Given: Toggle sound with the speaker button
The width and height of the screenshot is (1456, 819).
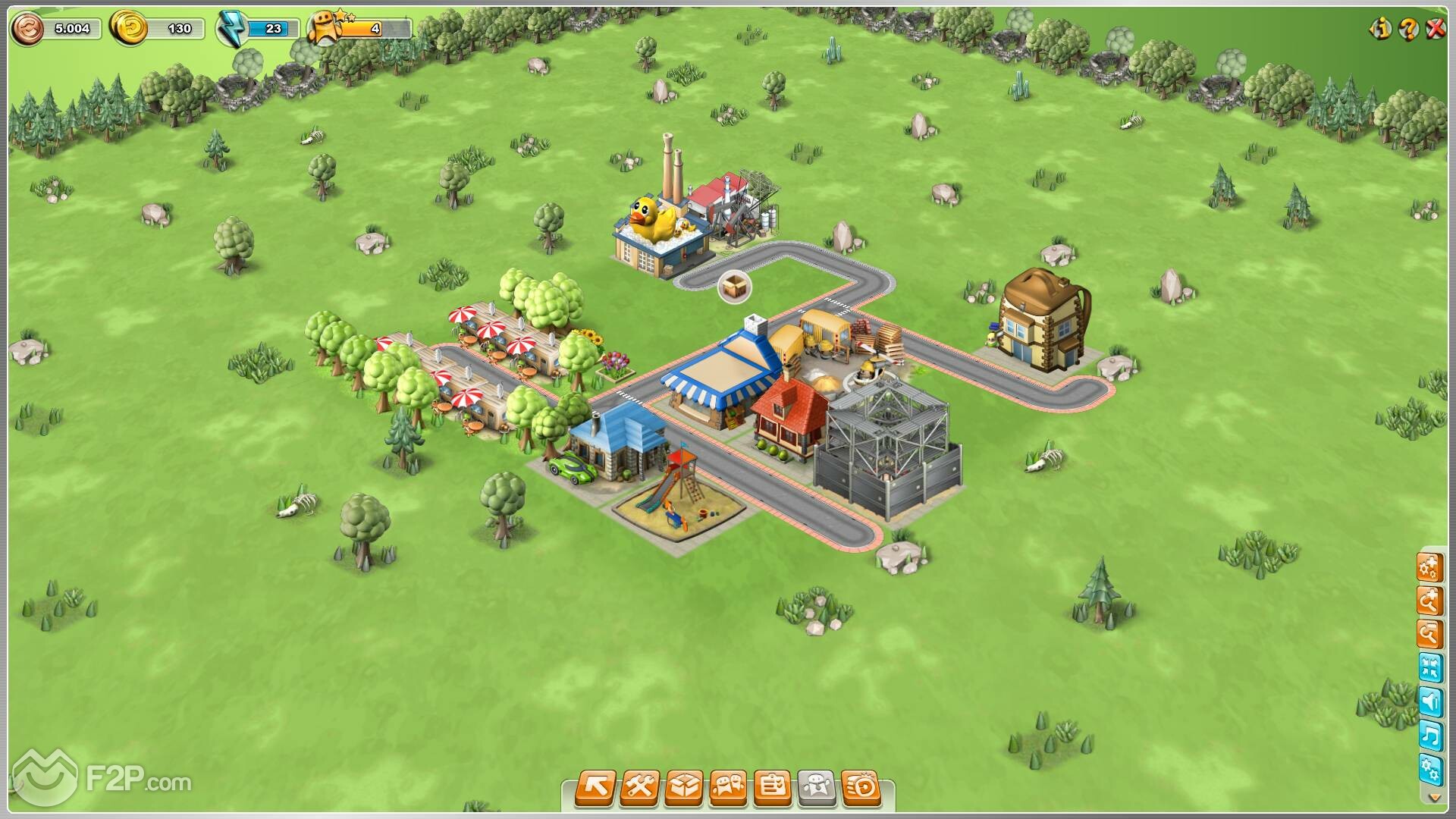Looking at the screenshot, I should pyautogui.click(x=1429, y=702).
